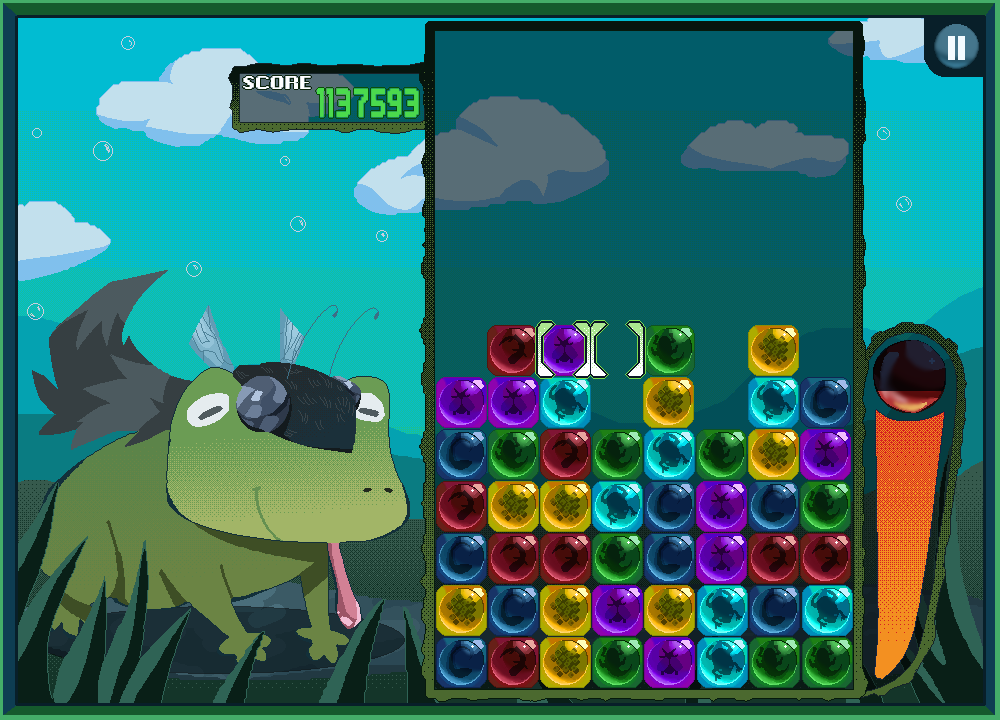Screen dimensions: 1000x720
Task: Select the purple gem inside the cursor bracket
Action: tap(565, 350)
